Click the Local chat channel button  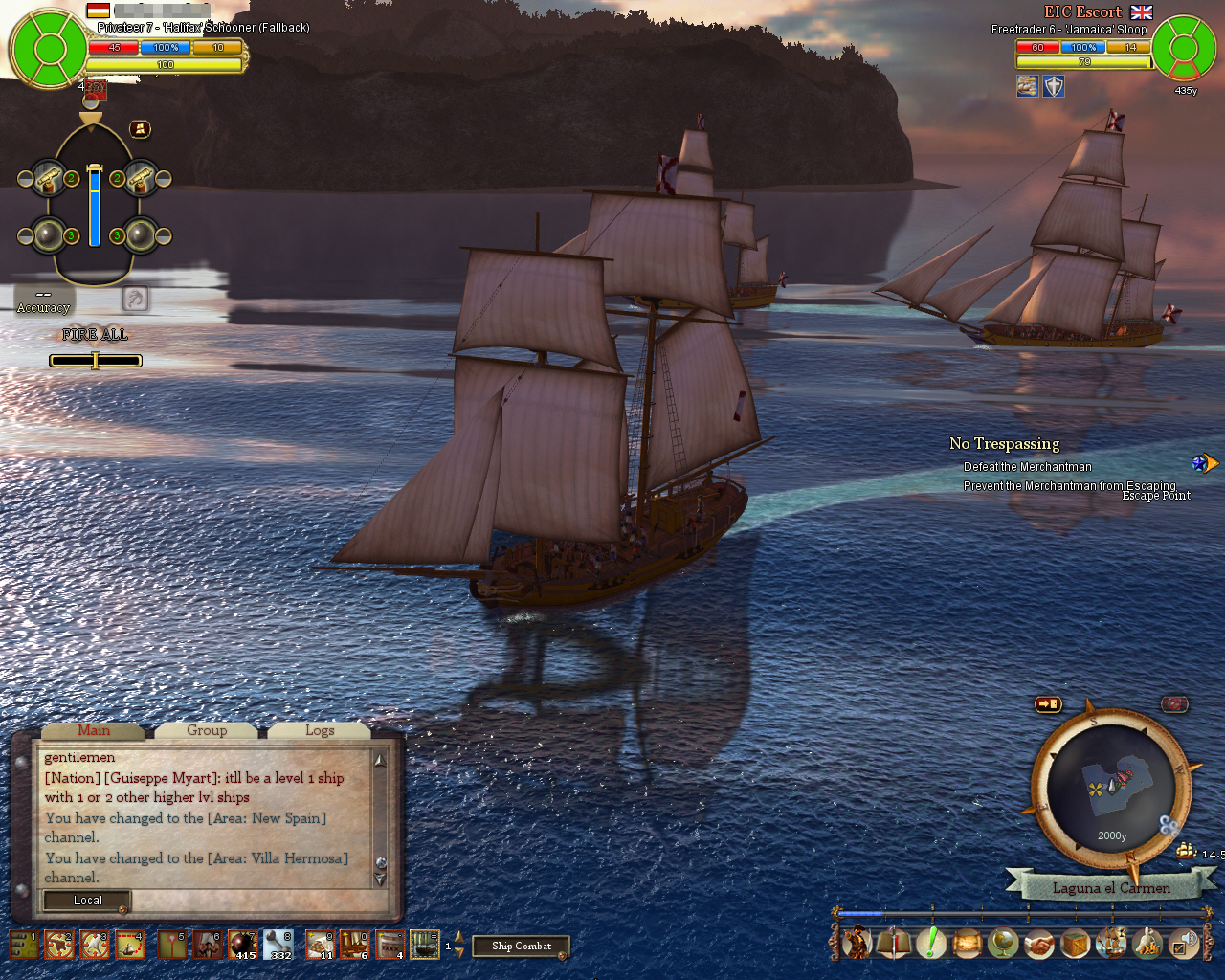tap(87, 901)
